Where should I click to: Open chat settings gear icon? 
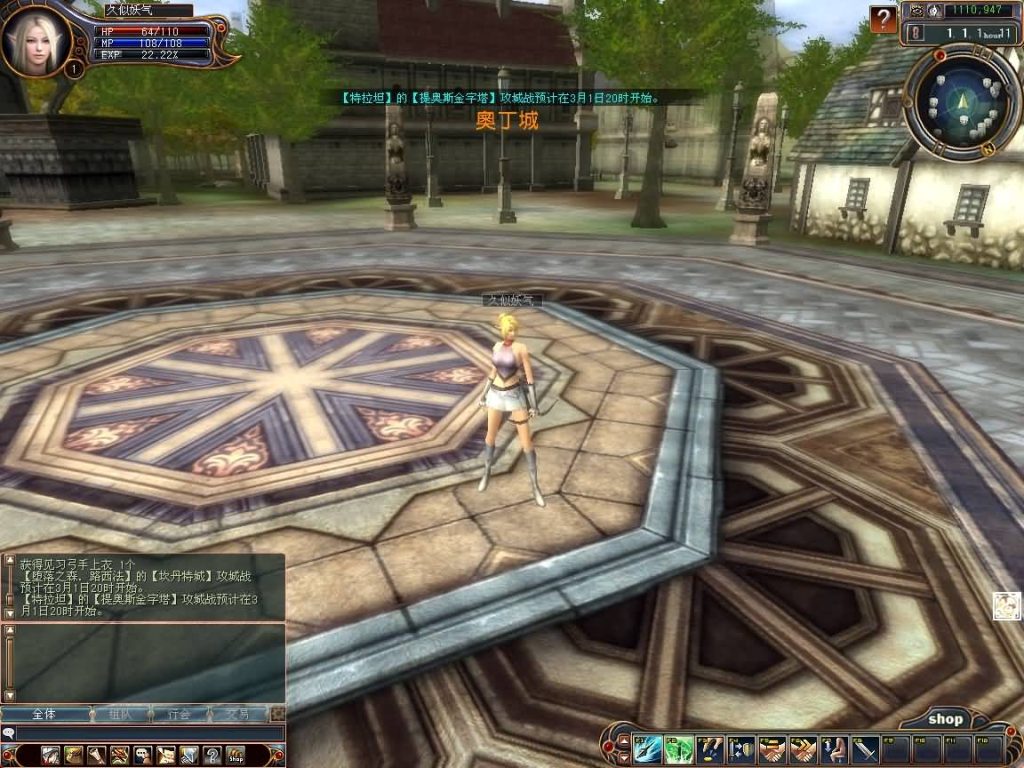(x=277, y=714)
